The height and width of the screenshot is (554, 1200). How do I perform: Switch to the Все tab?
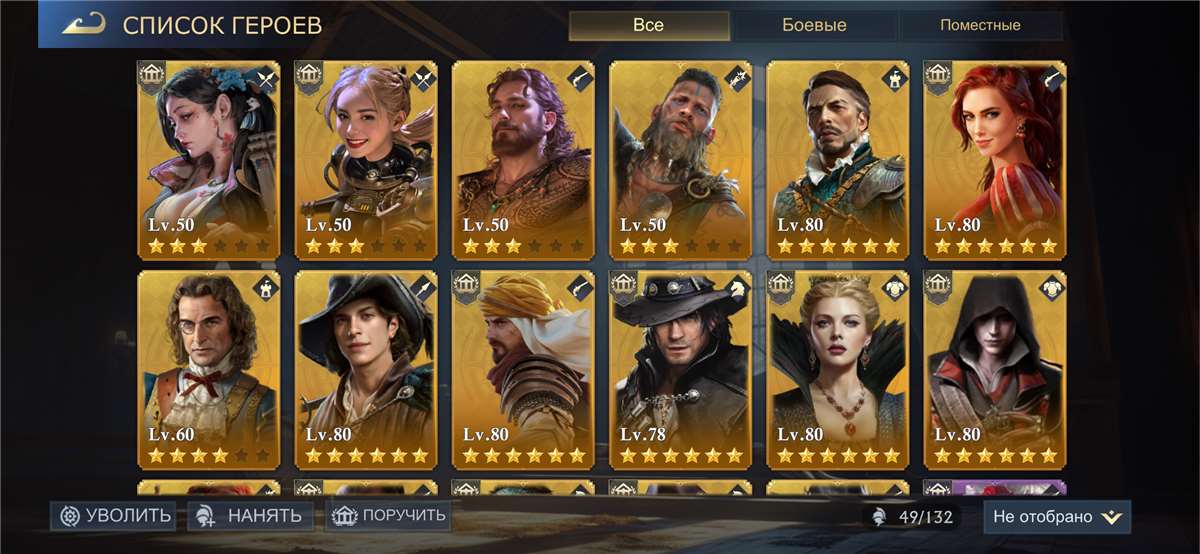[648, 25]
